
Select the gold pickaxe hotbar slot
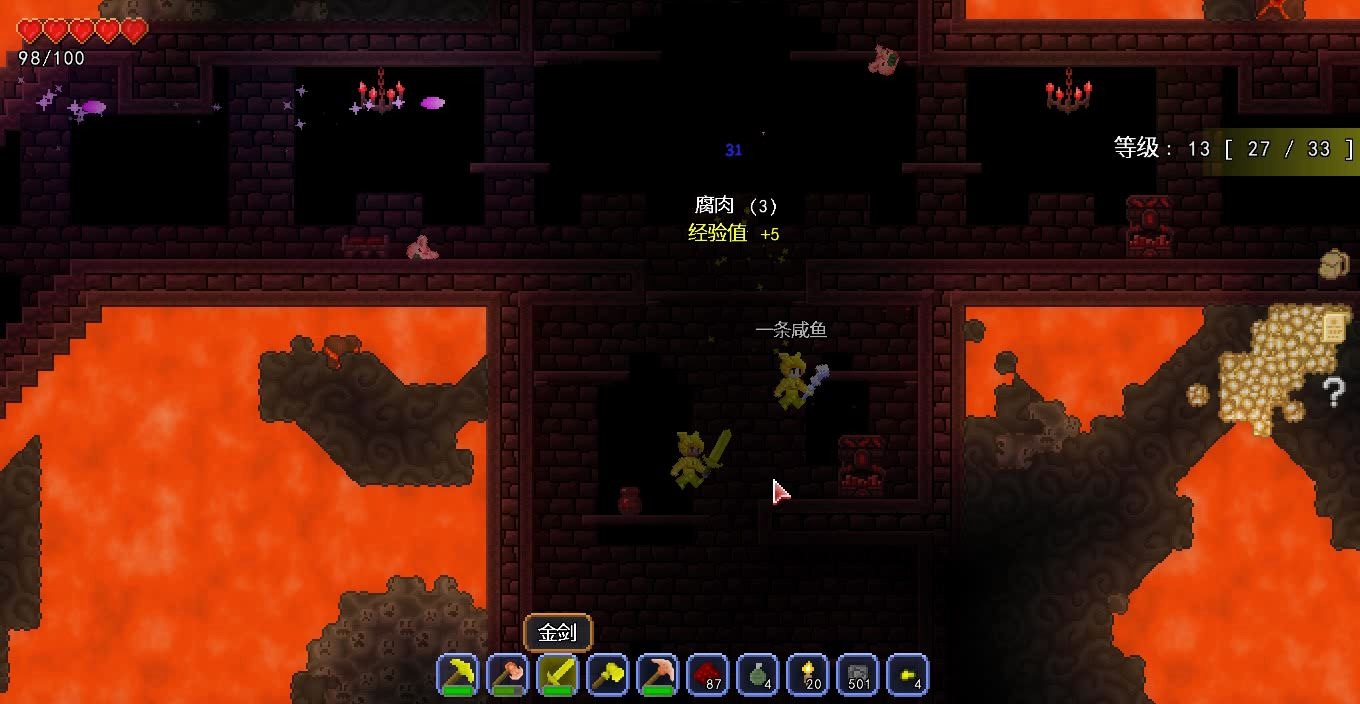[458, 675]
